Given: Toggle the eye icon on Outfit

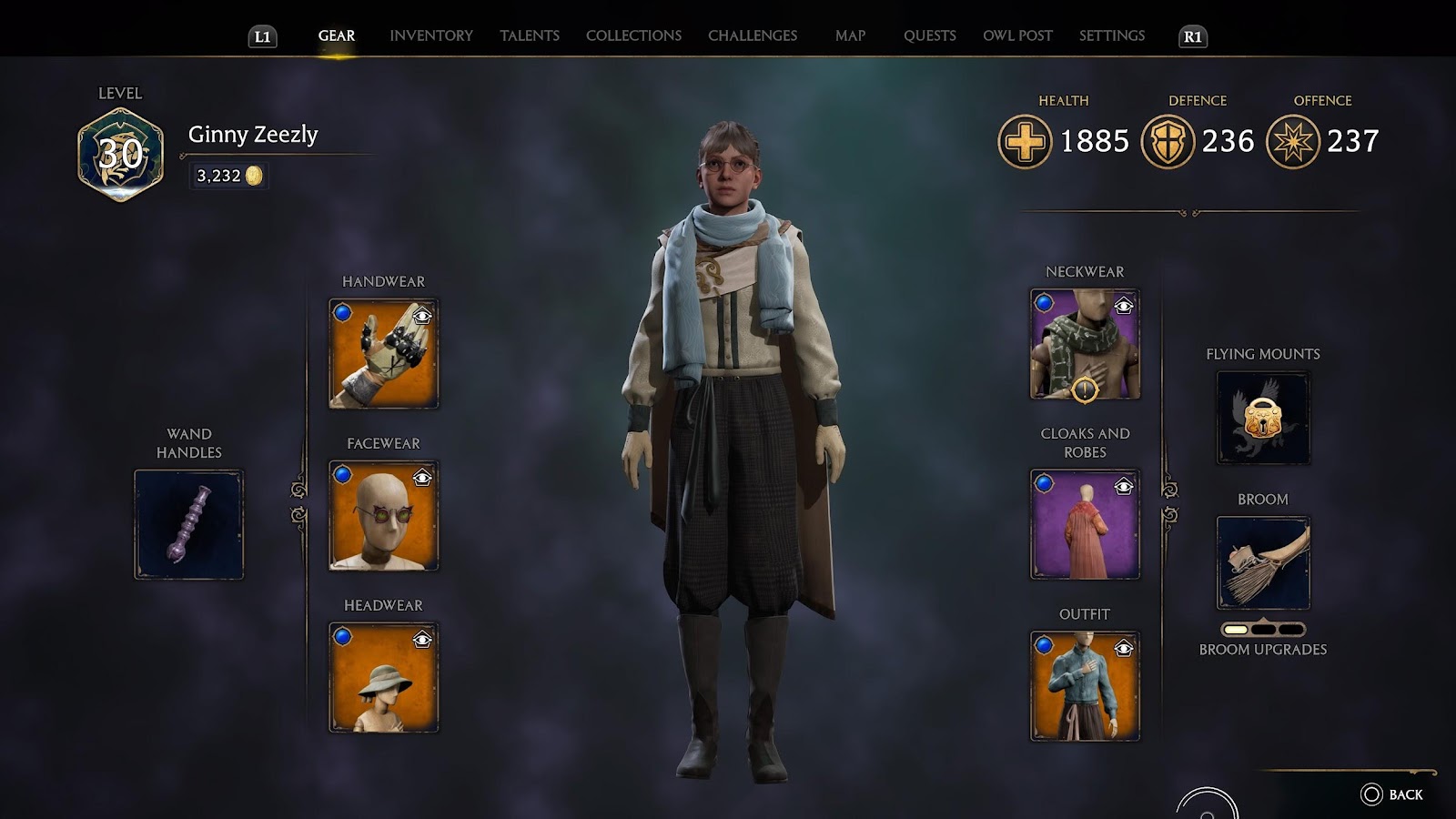Looking at the screenshot, I should coord(1124,648).
